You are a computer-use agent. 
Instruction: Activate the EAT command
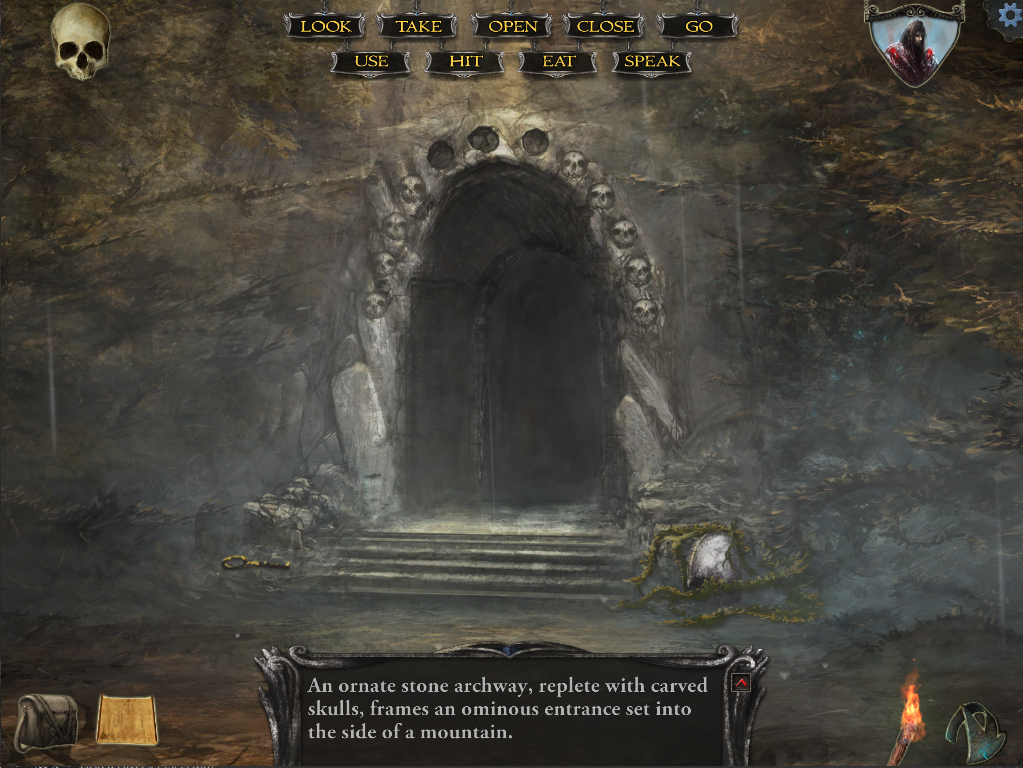(x=559, y=62)
